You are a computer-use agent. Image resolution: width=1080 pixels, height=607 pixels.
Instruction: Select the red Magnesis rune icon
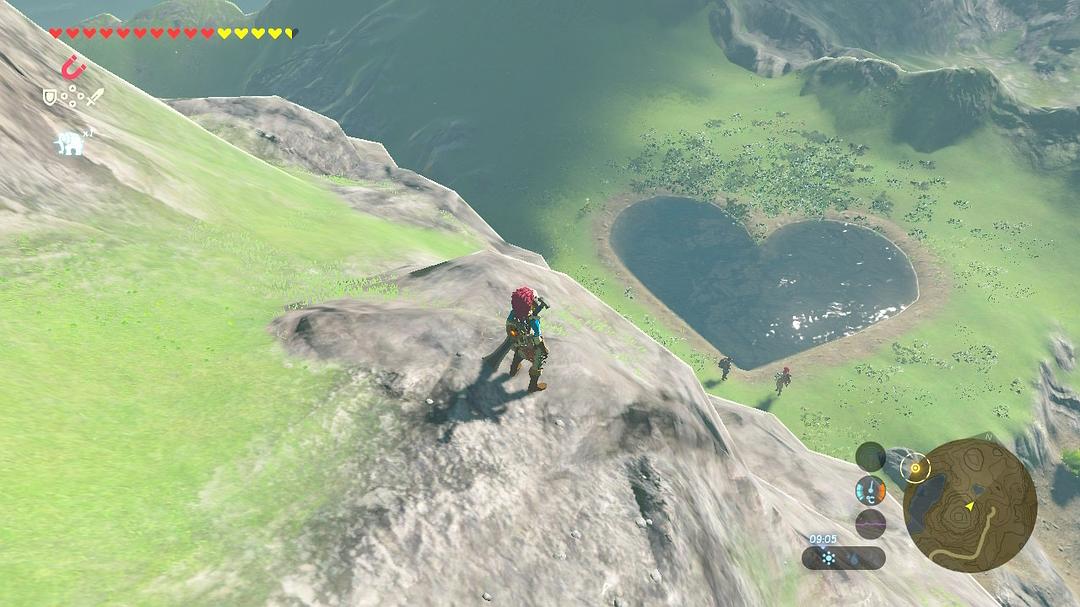coord(72,68)
